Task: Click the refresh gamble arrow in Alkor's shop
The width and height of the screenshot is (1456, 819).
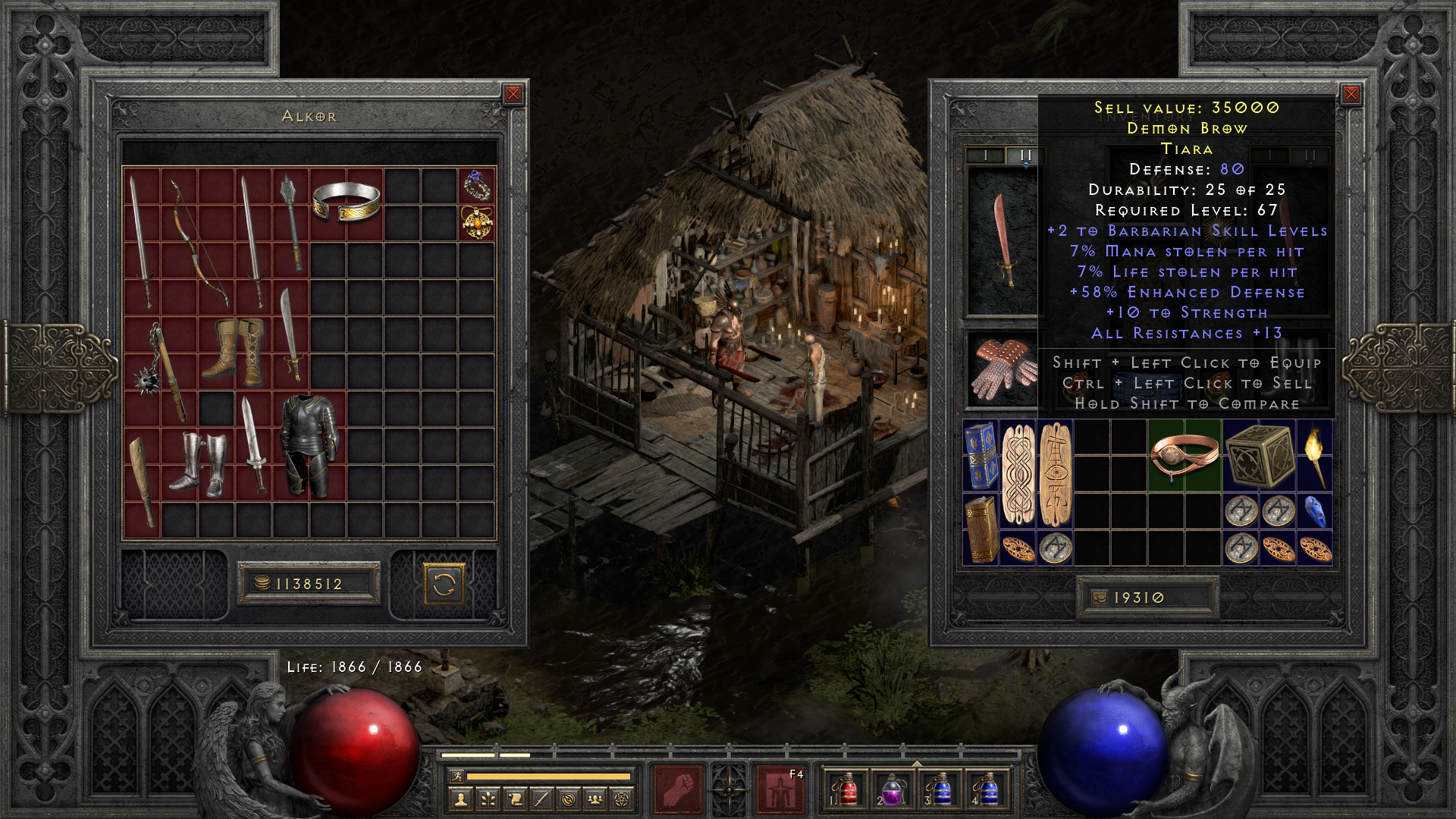Action: [444, 583]
